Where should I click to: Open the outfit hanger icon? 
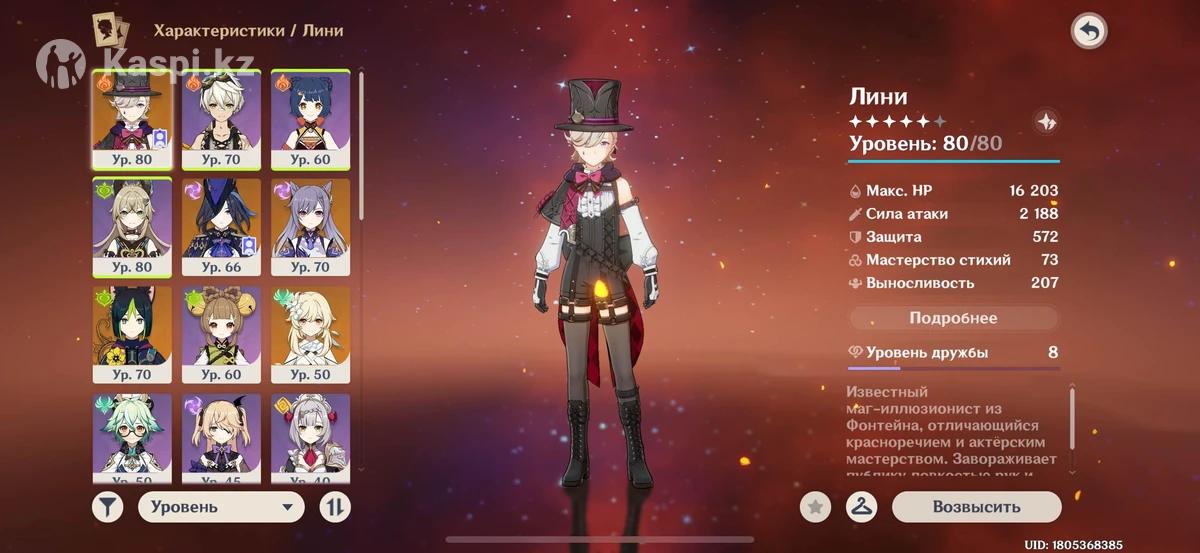pyautogui.click(x=861, y=507)
